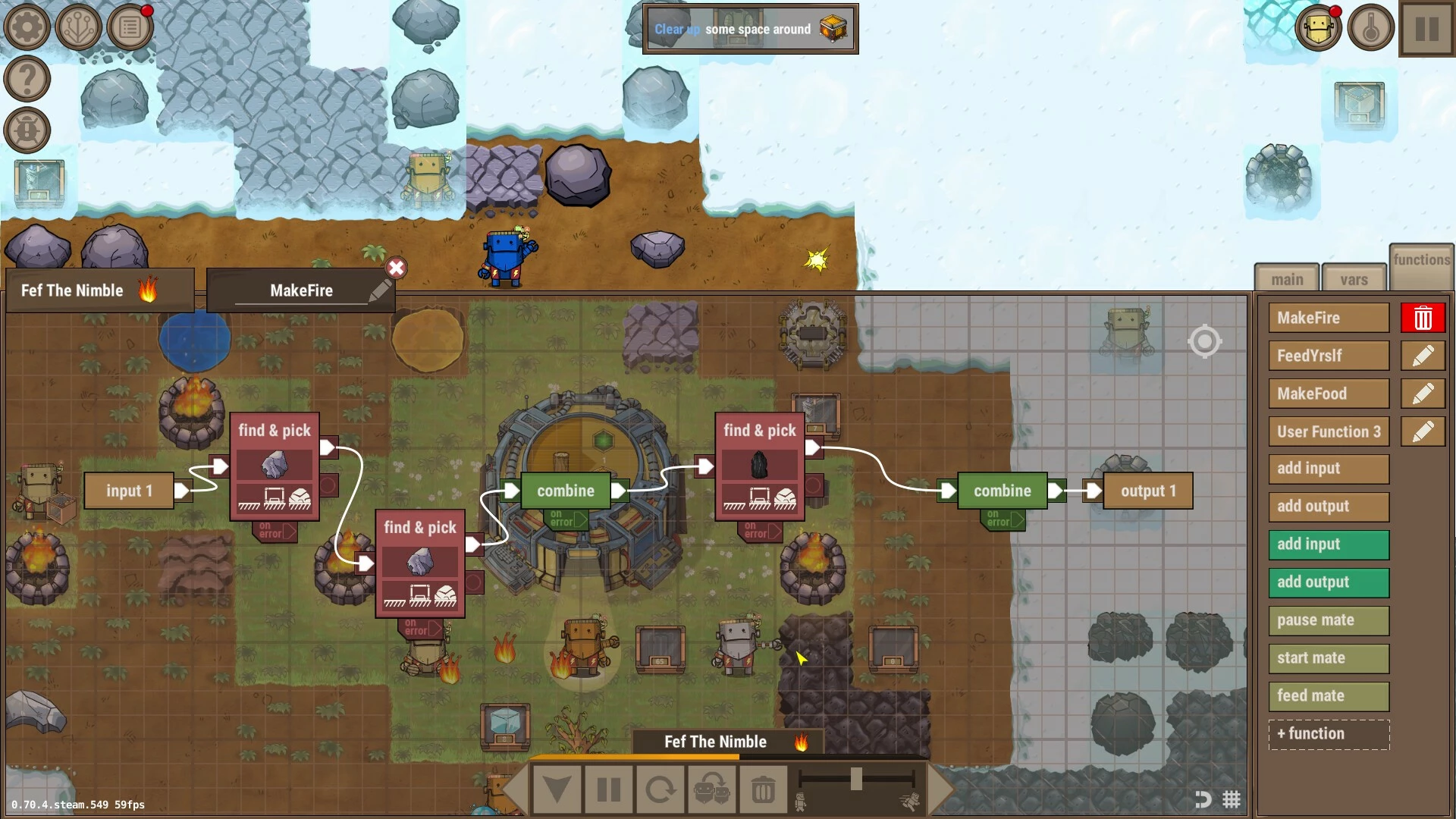Screen dimensions: 1456x819
Task: Switch to the main tab
Action: pos(1287,279)
